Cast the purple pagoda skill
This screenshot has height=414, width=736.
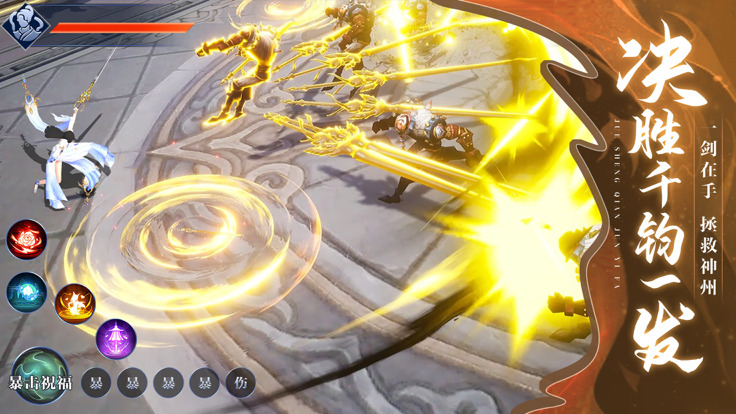pos(116,338)
